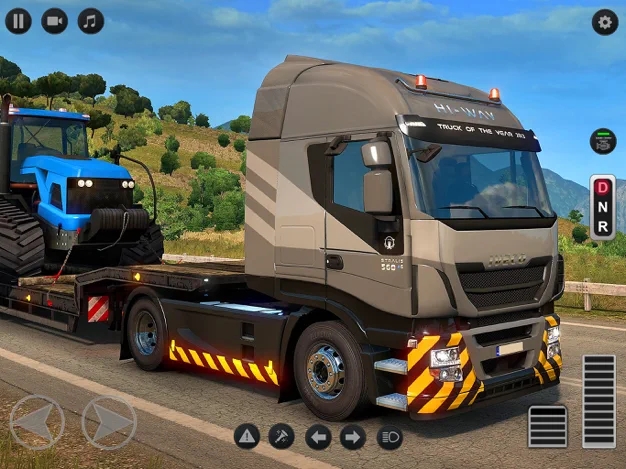Shift gear selector to R
Viewport: 626px width, 469px height.
(602, 227)
